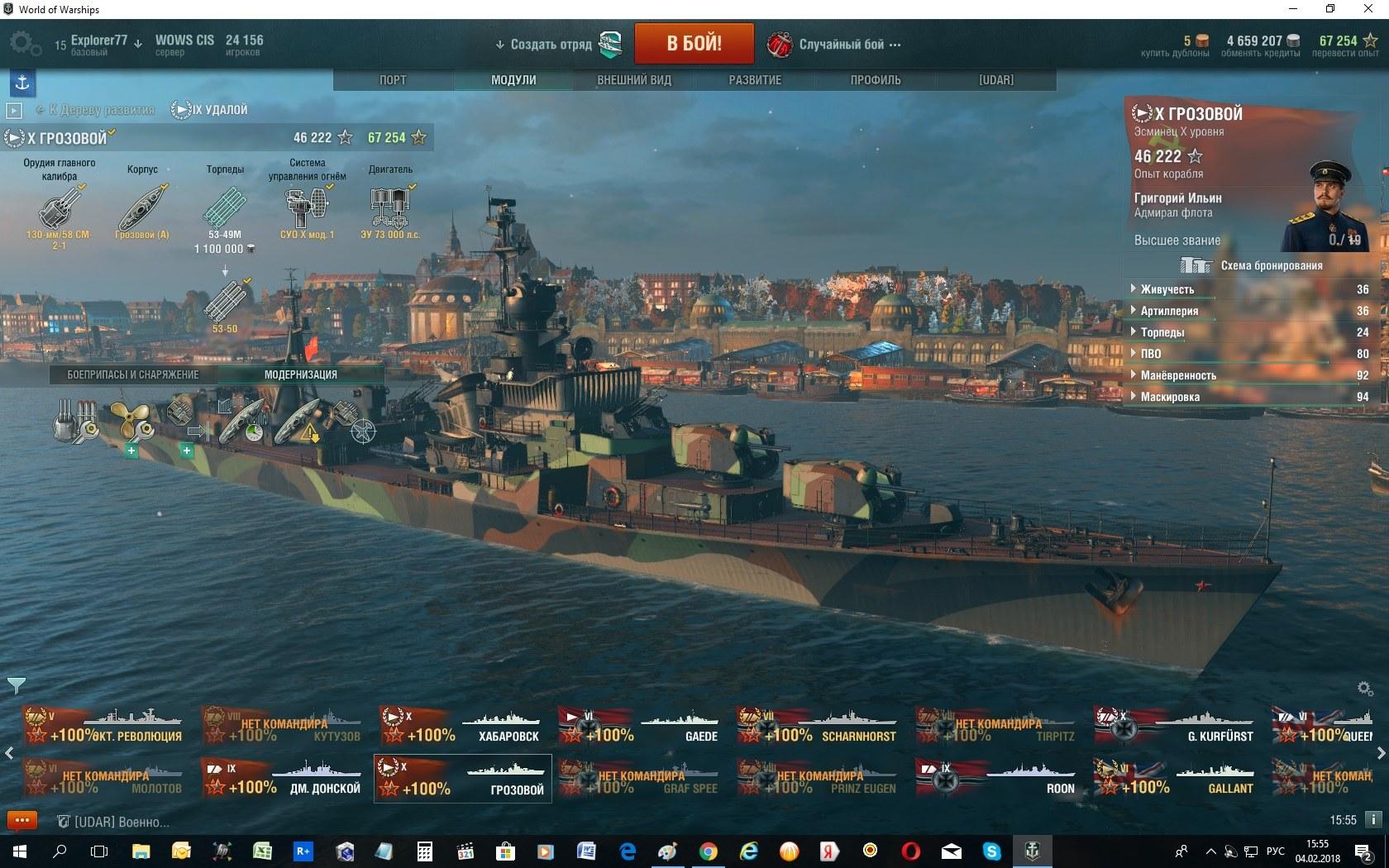Screen dimensions: 1389x868
Task: Open the [UDAR] clan tab
Action: (x=995, y=80)
